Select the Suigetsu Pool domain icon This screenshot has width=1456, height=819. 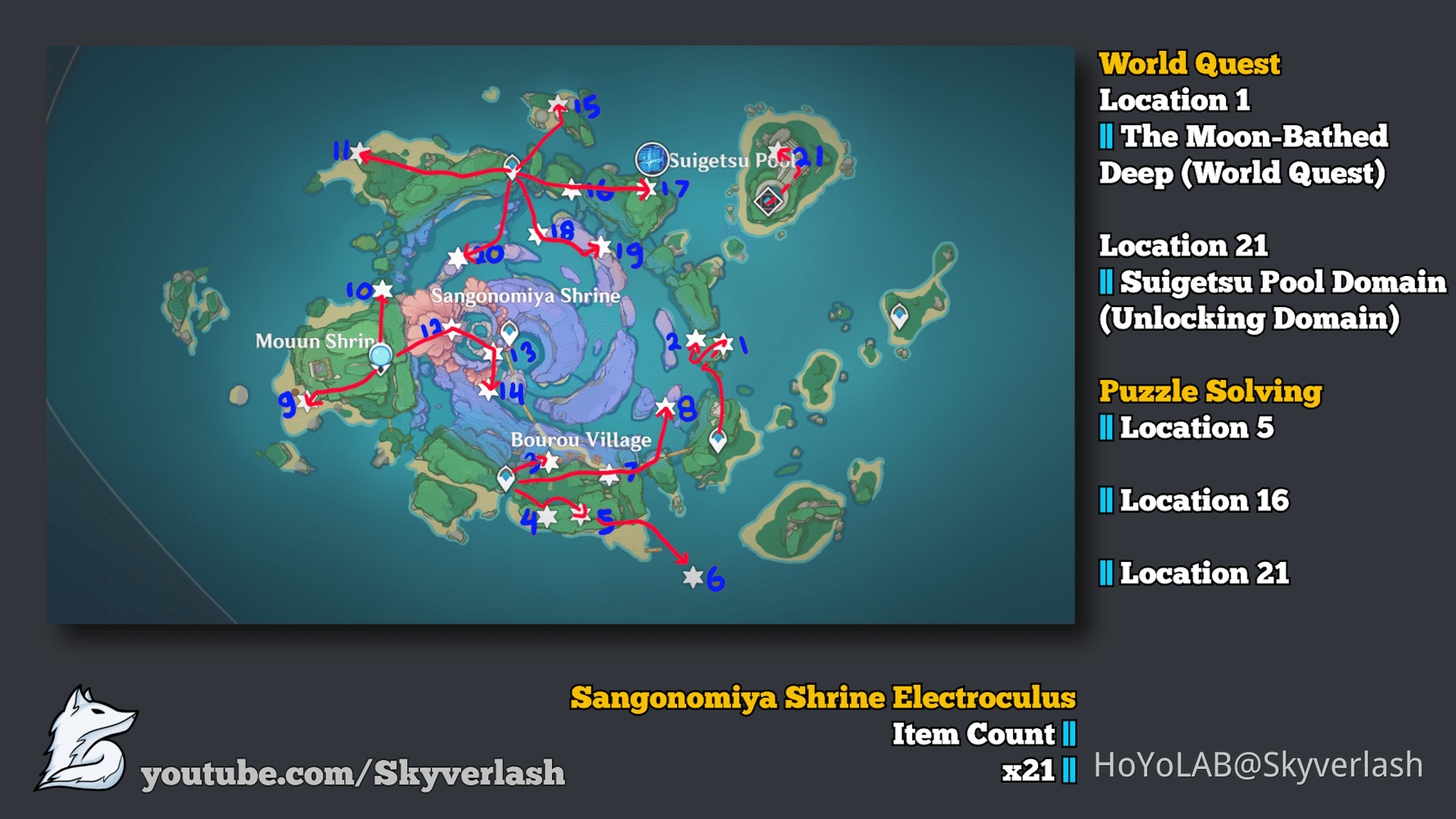768,200
